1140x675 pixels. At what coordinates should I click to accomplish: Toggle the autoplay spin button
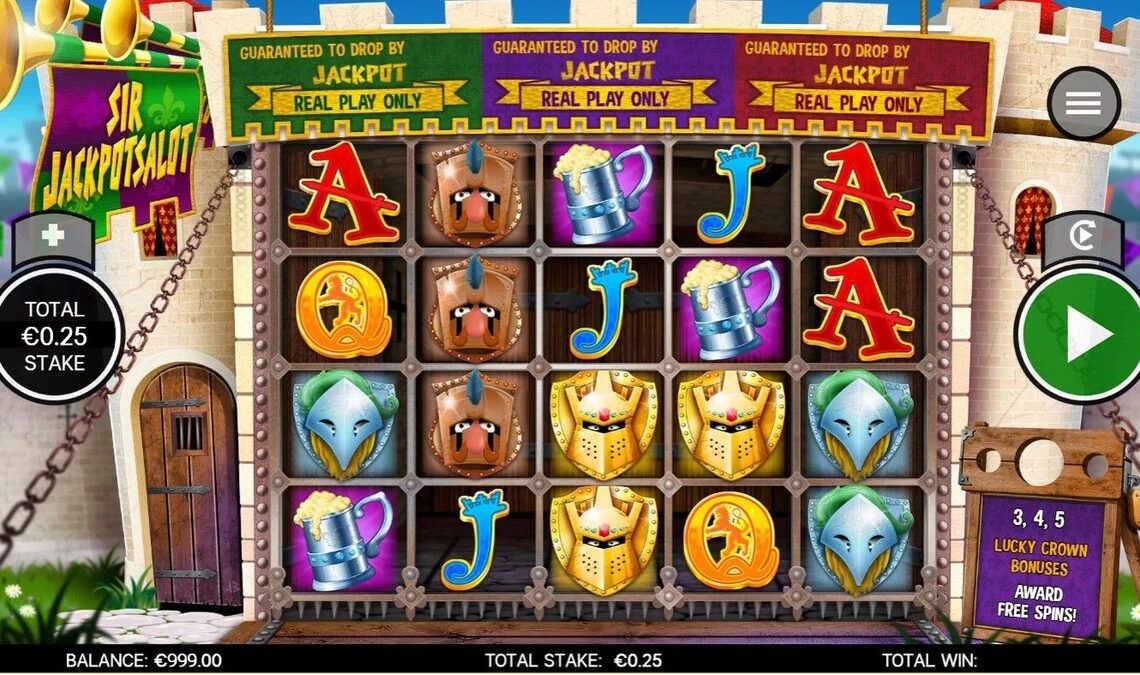click(1084, 237)
